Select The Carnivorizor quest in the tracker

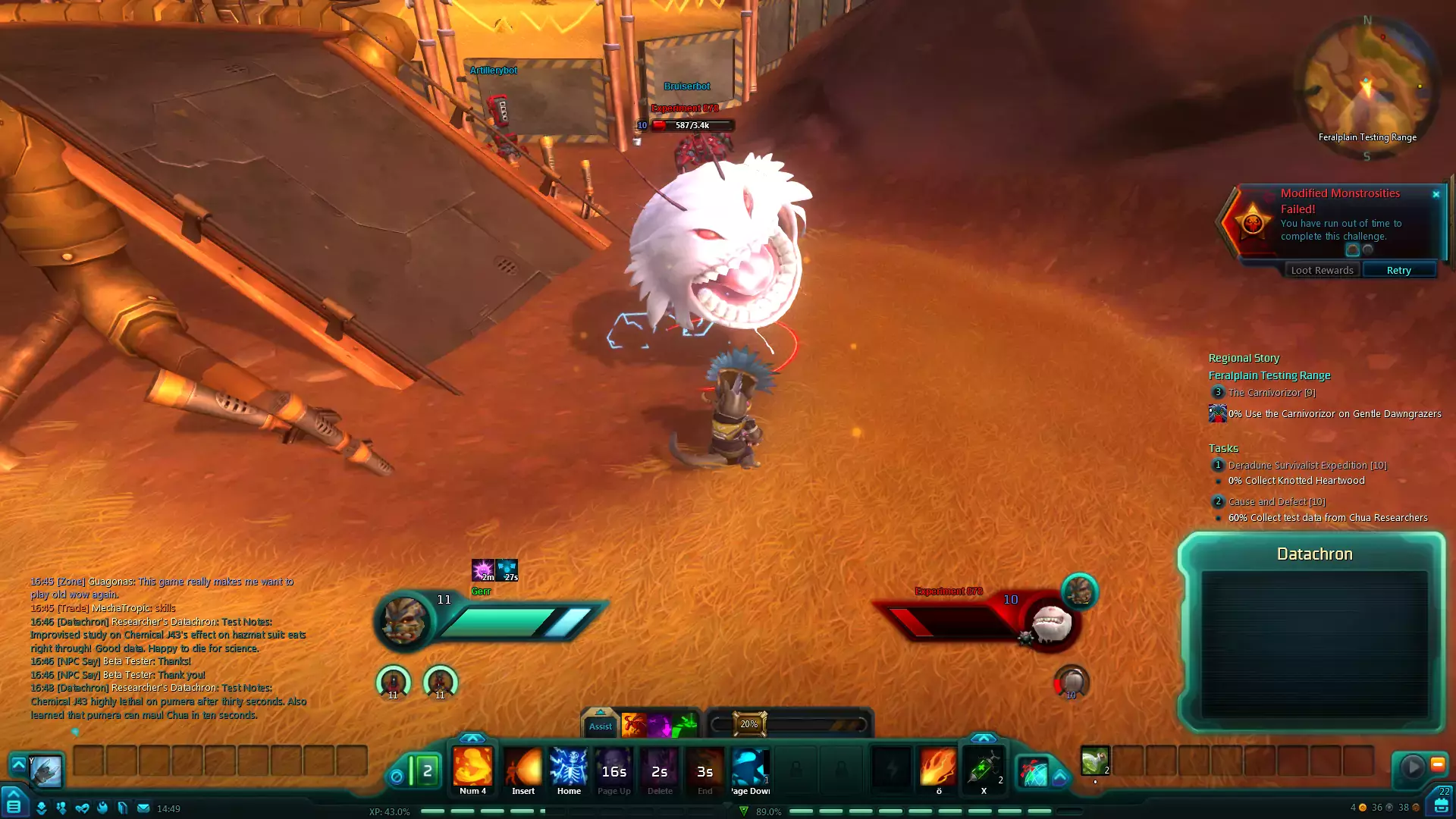tap(1272, 393)
